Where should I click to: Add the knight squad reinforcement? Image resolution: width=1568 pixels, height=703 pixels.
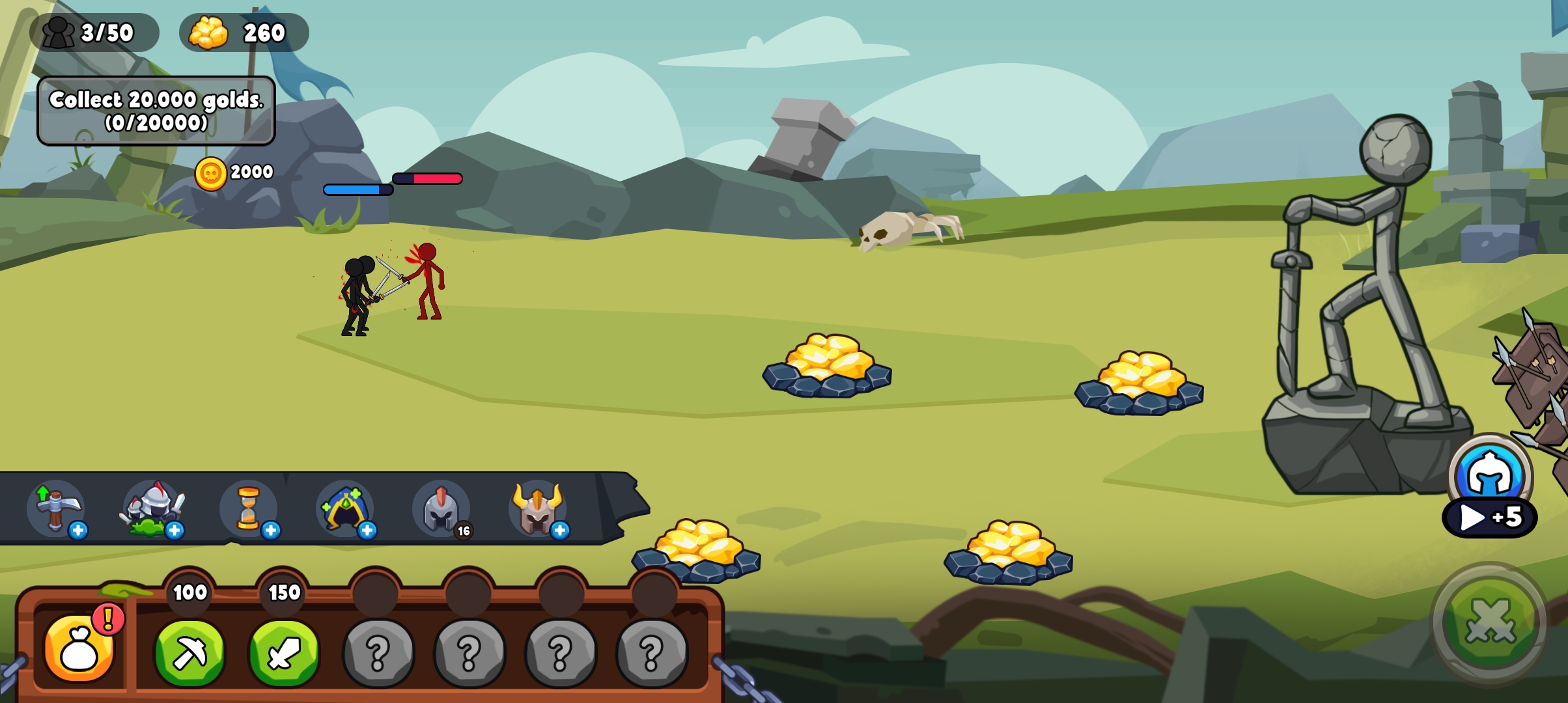[154, 509]
